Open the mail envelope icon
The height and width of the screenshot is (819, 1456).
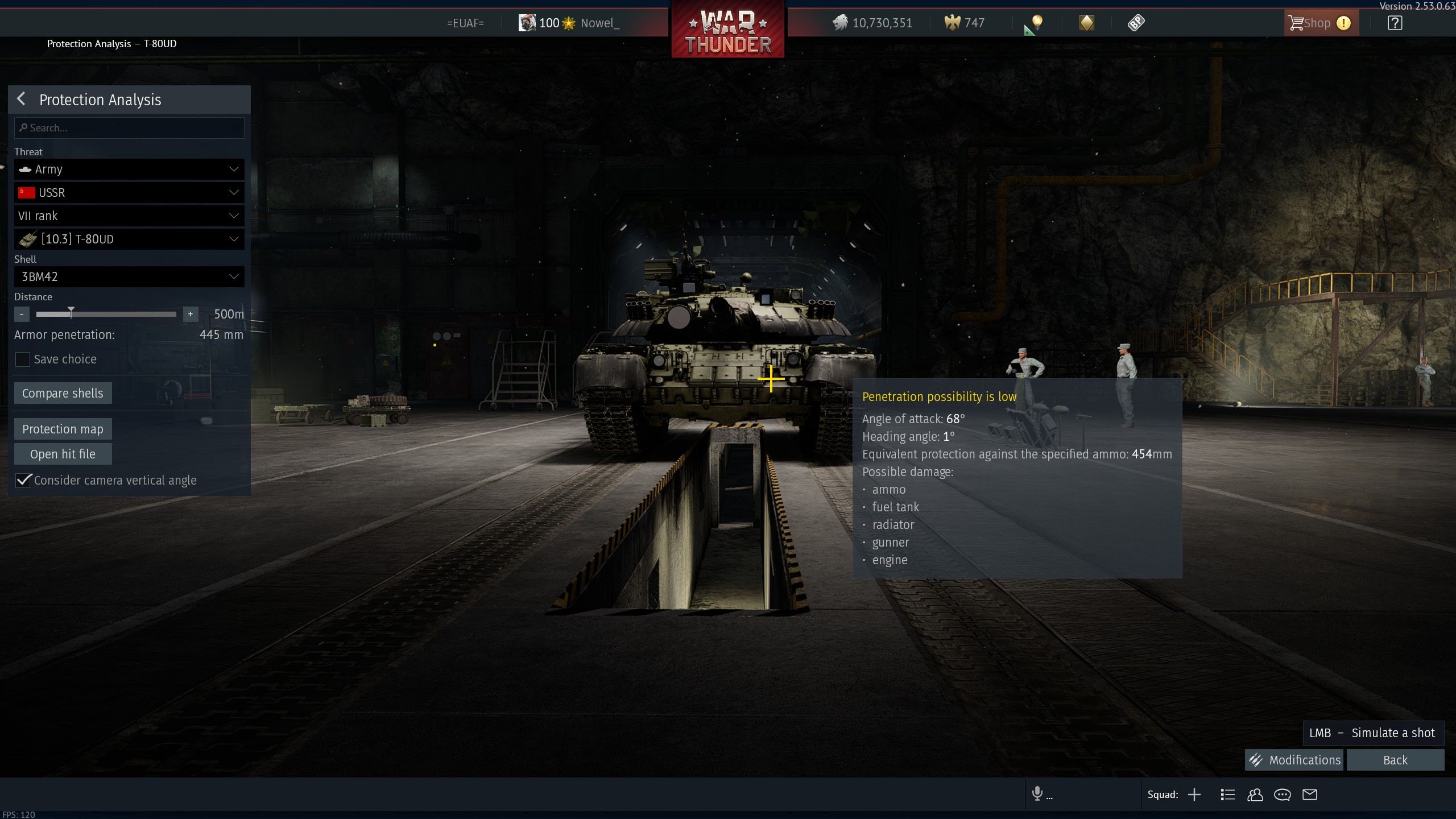[x=1310, y=795]
